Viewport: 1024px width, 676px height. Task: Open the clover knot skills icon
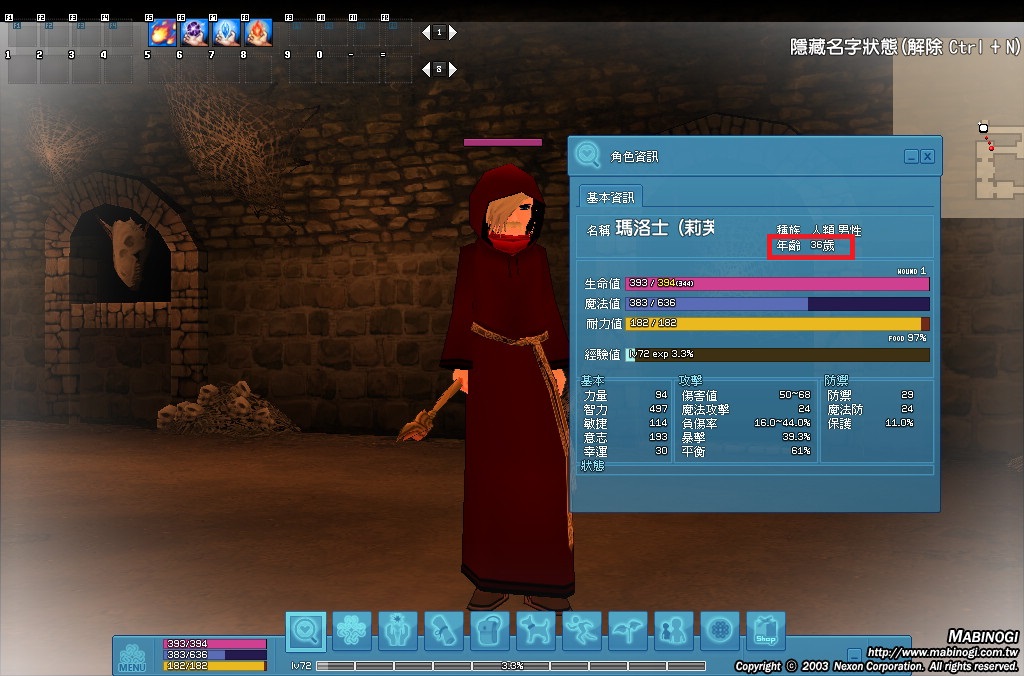352,631
